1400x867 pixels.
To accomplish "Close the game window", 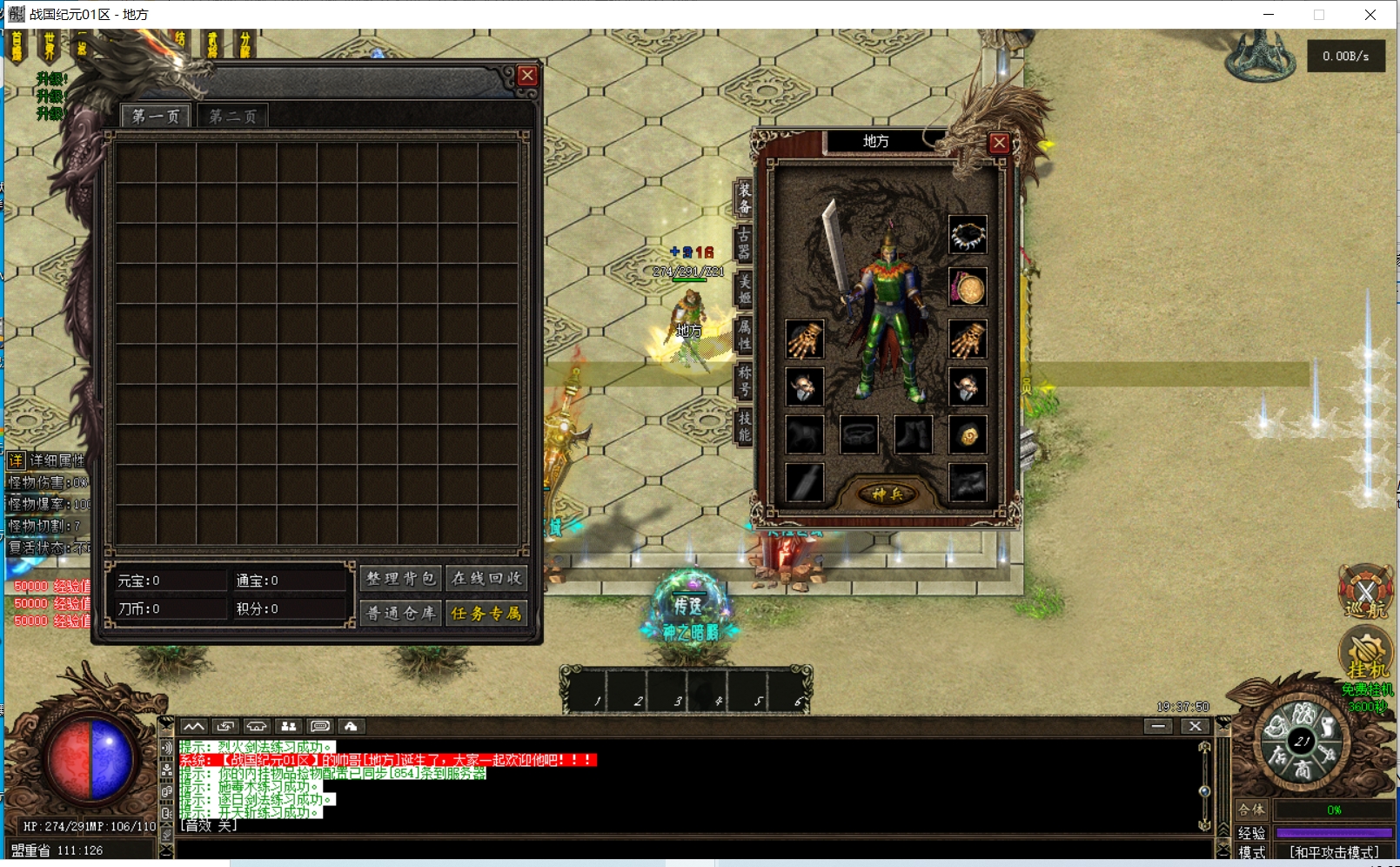I will pyautogui.click(x=1370, y=15).
